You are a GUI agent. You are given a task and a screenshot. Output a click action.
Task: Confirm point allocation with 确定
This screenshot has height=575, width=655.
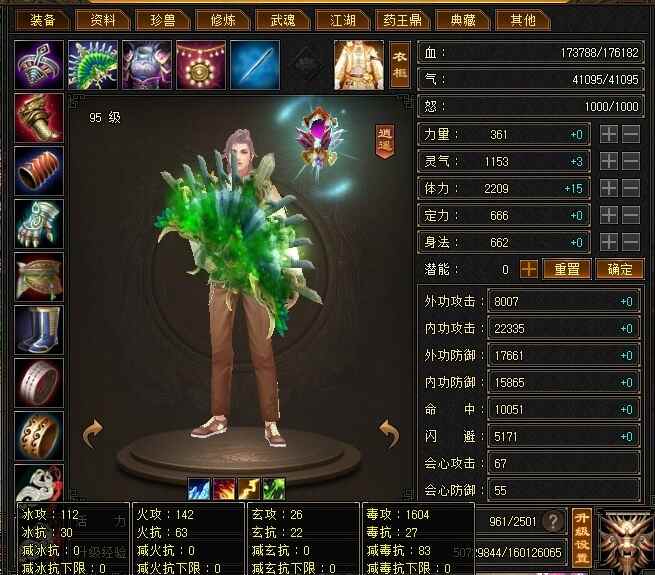coord(620,269)
